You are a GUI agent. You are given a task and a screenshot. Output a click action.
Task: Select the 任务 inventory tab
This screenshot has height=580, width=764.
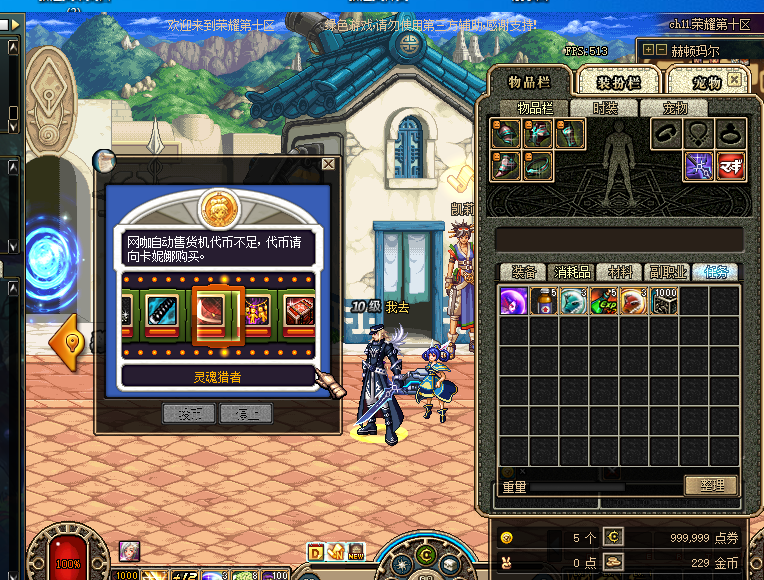click(715, 272)
